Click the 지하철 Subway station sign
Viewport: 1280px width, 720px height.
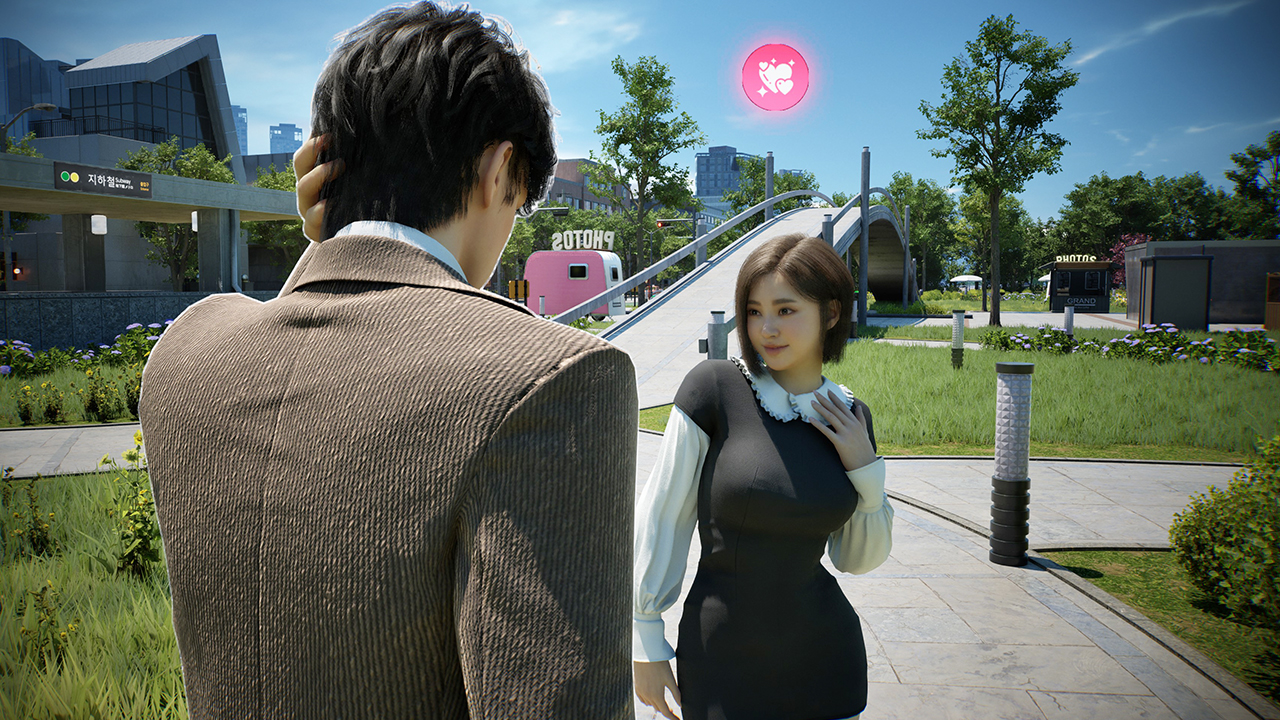tap(103, 178)
